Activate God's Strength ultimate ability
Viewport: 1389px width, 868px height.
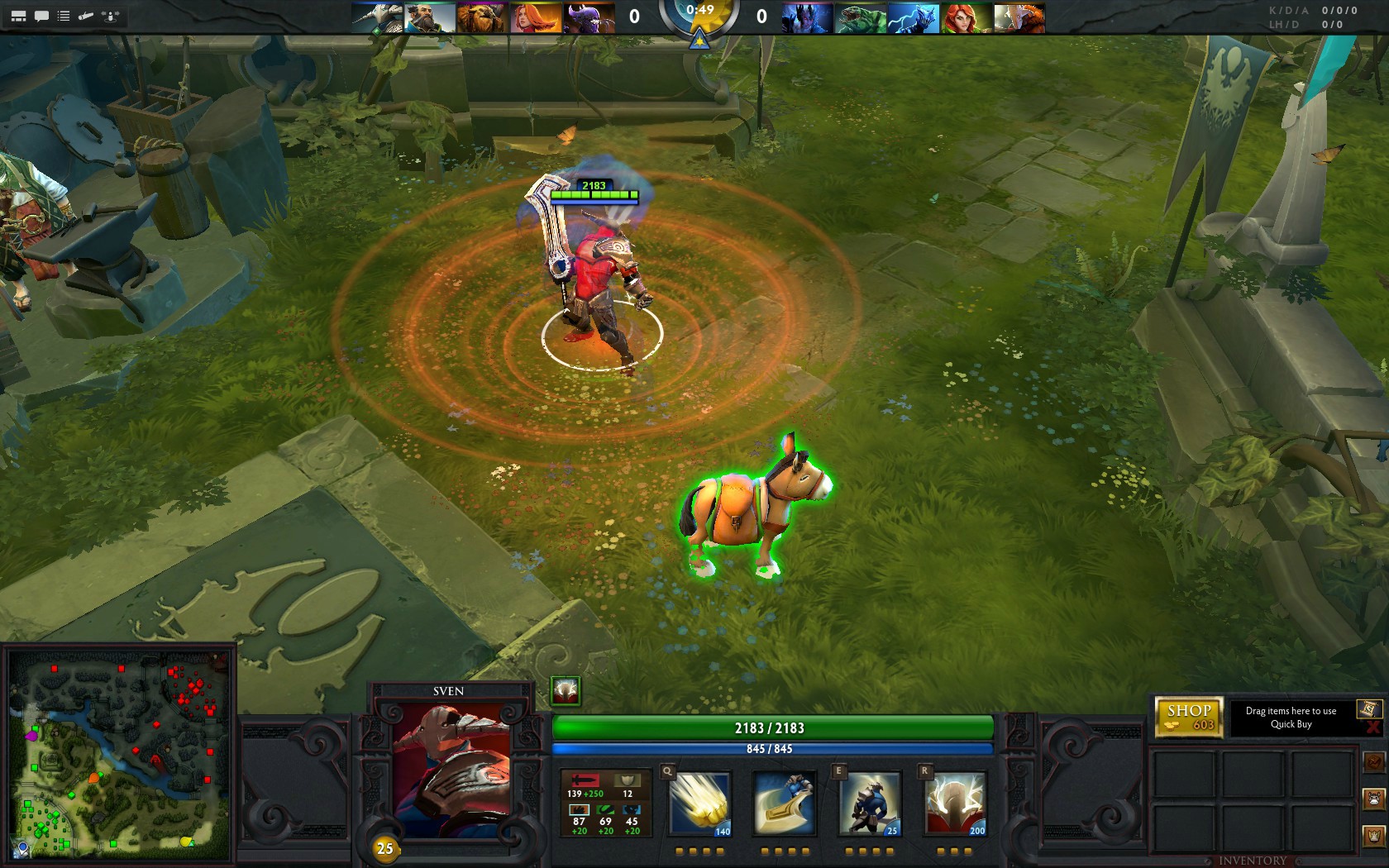click(955, 804)
